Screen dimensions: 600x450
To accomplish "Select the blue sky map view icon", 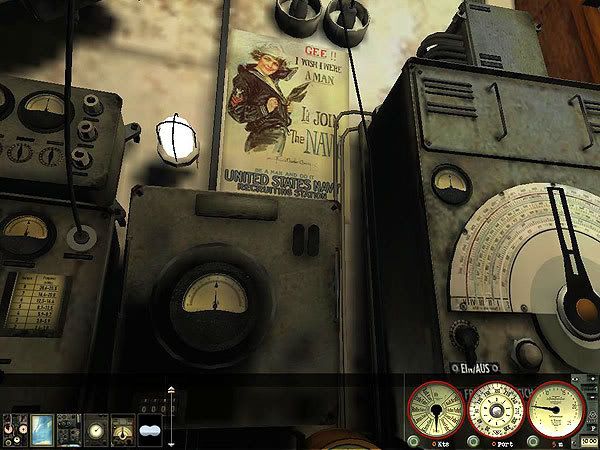I will 41,428.
